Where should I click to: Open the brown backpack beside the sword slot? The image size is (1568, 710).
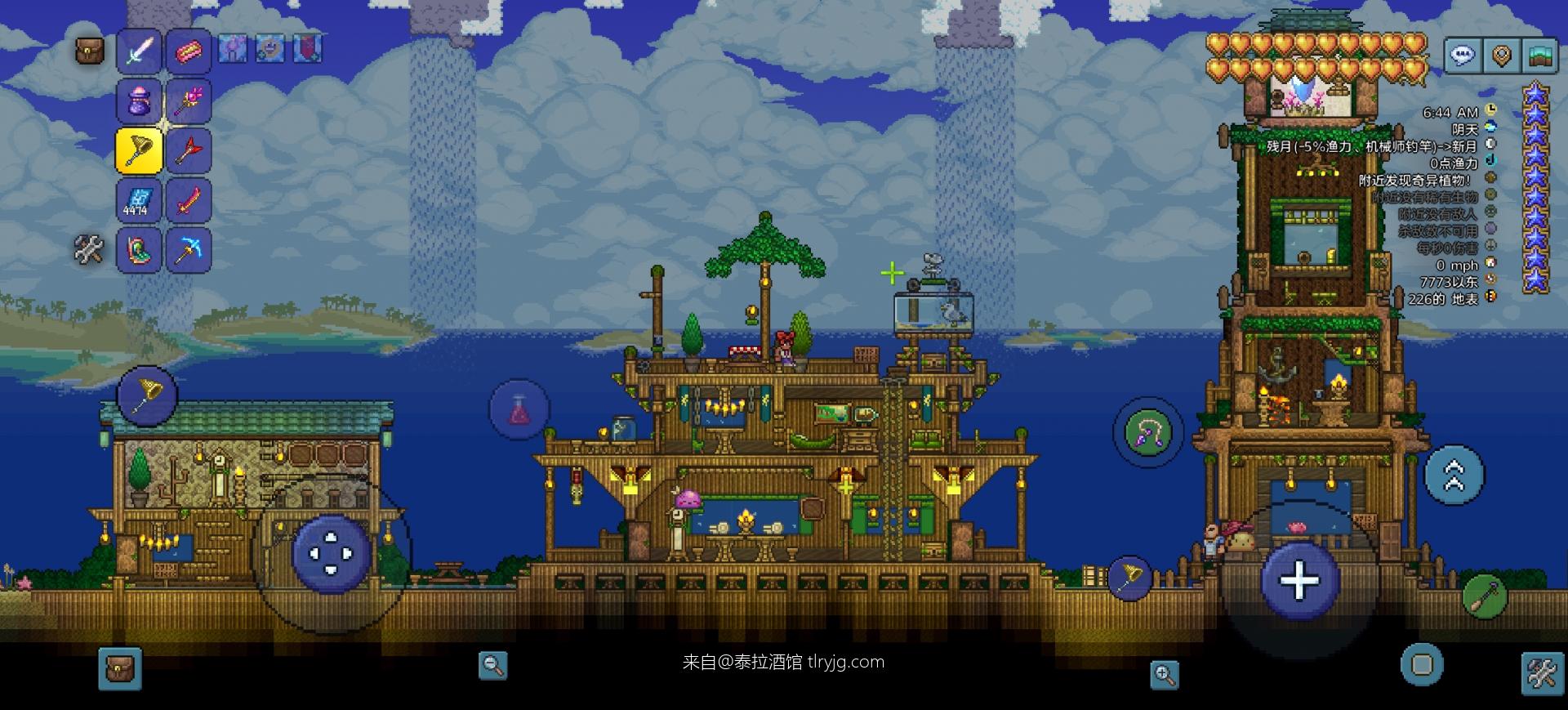pyautogui.click(x=90, y=51)
